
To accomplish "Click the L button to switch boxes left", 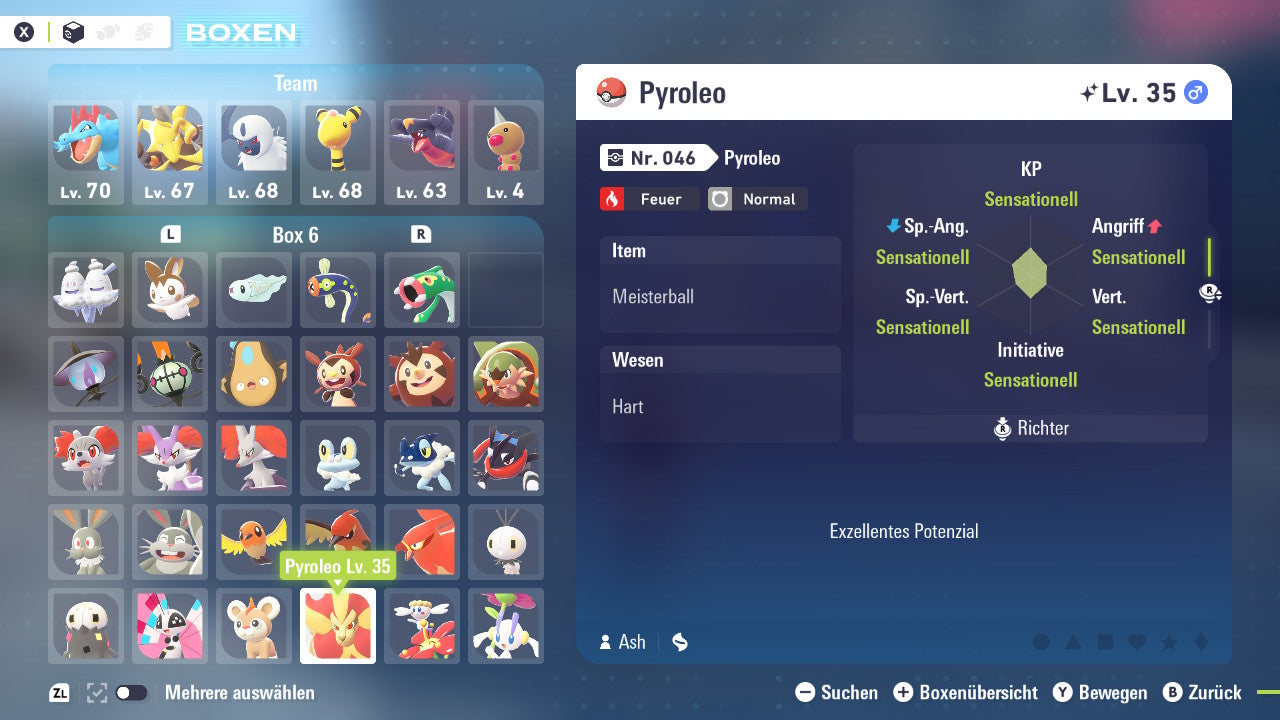I will point(170,232).
